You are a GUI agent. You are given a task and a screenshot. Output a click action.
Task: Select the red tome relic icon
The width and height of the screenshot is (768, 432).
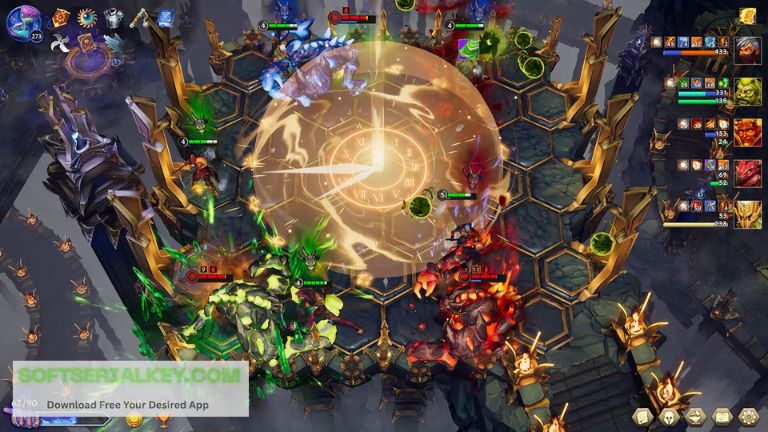click(87, 42)
